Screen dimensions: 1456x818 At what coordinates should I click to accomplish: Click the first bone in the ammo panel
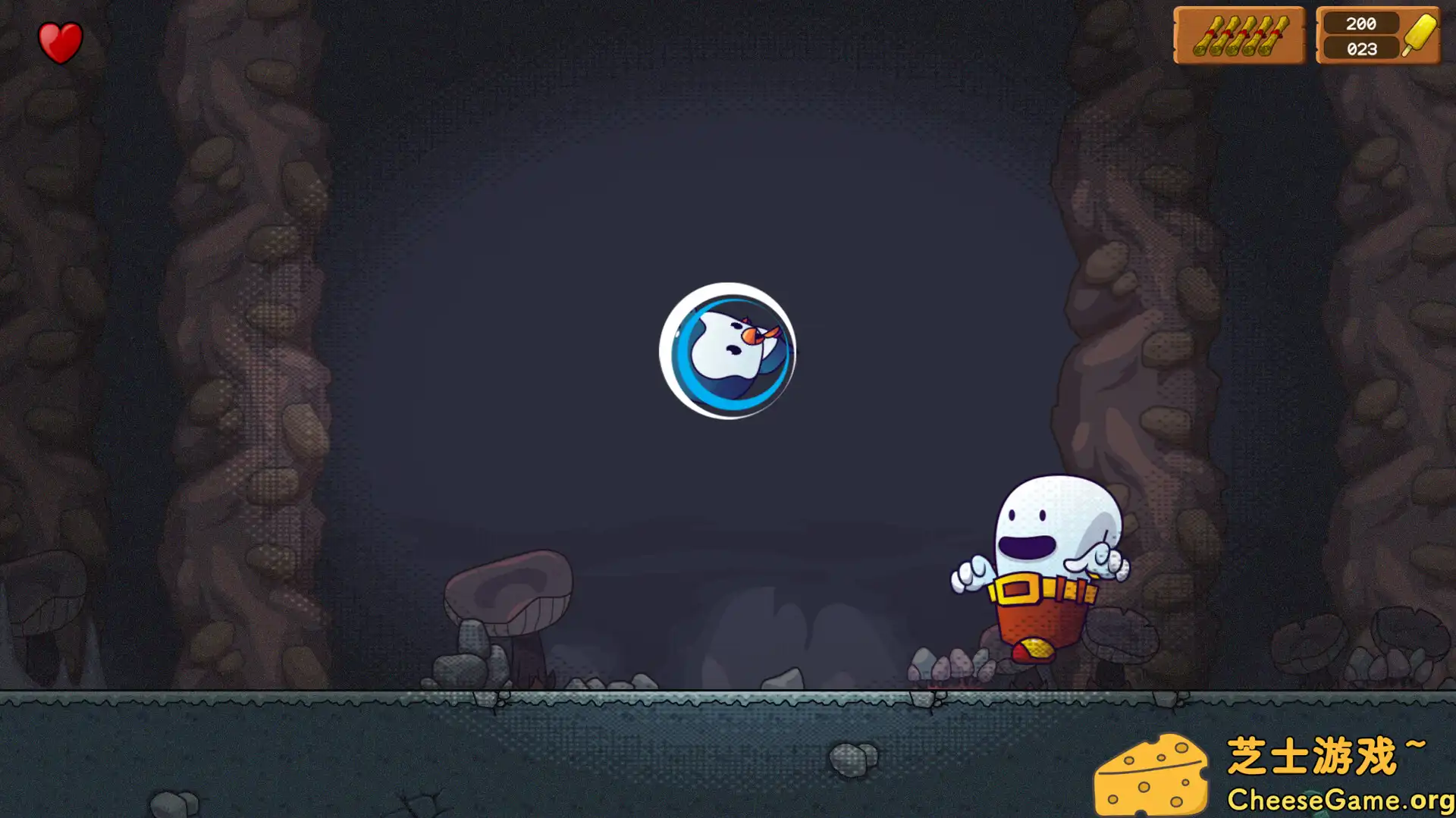pyautogui.click(x=1208, y=36)
